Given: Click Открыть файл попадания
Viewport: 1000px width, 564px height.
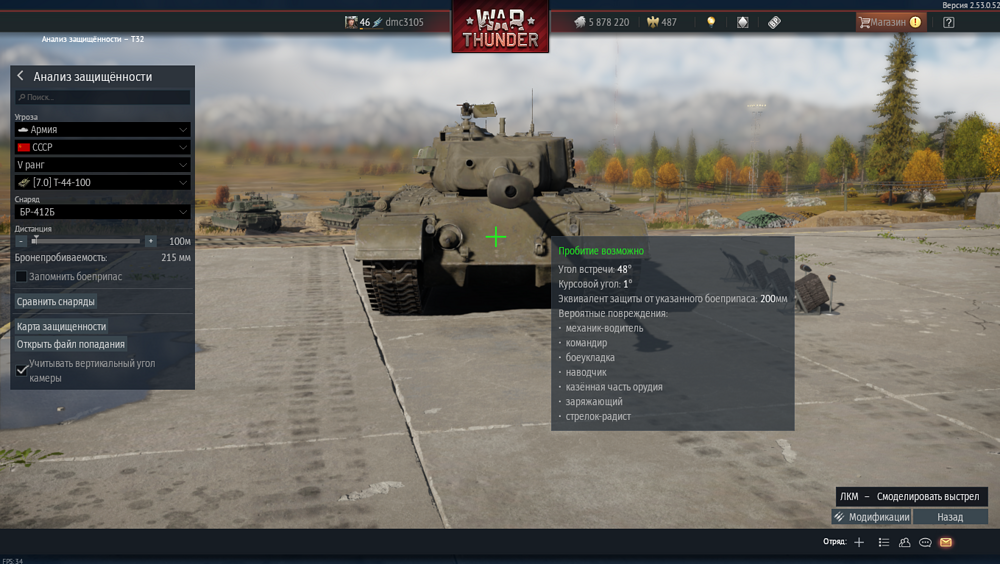Looking at the screenshot, I should (x=71, y=344).
